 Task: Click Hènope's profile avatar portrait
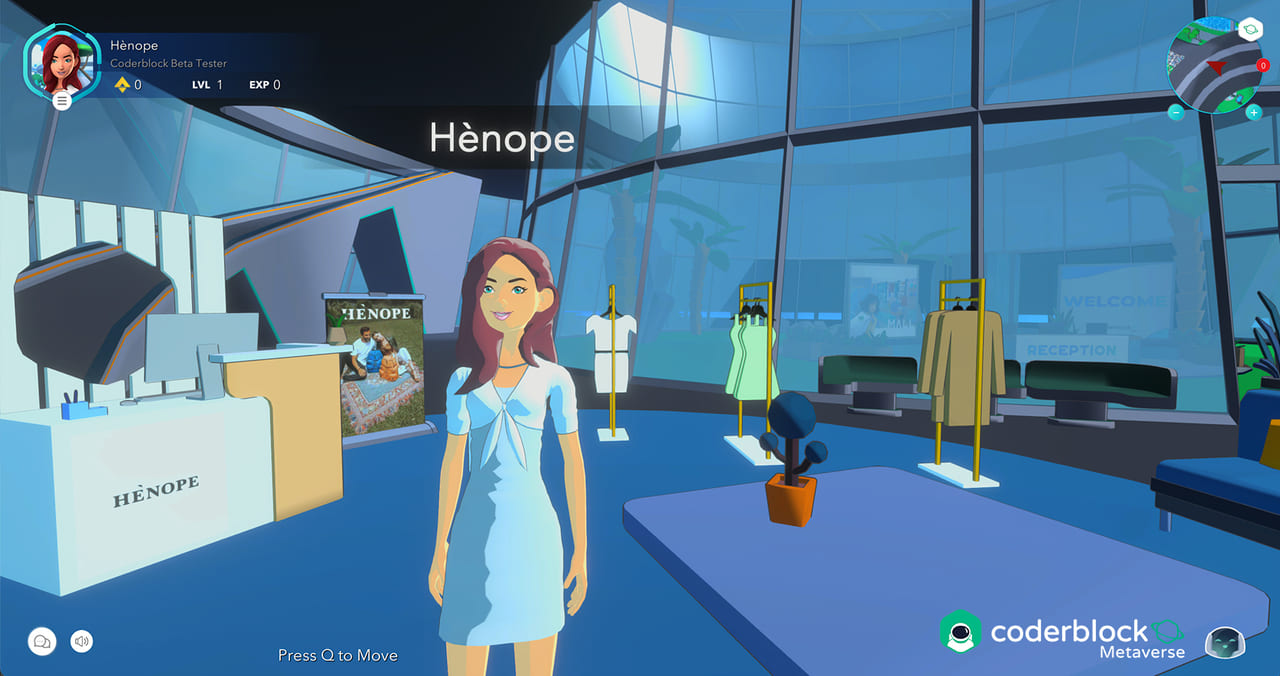coord(62,62)
